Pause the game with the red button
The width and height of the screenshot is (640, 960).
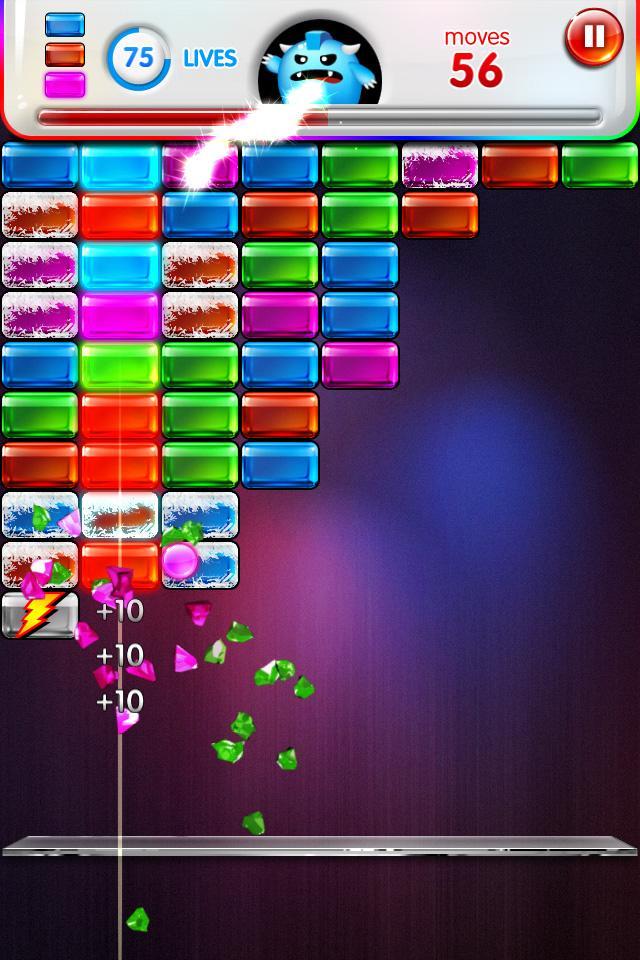tap(593, 38)
